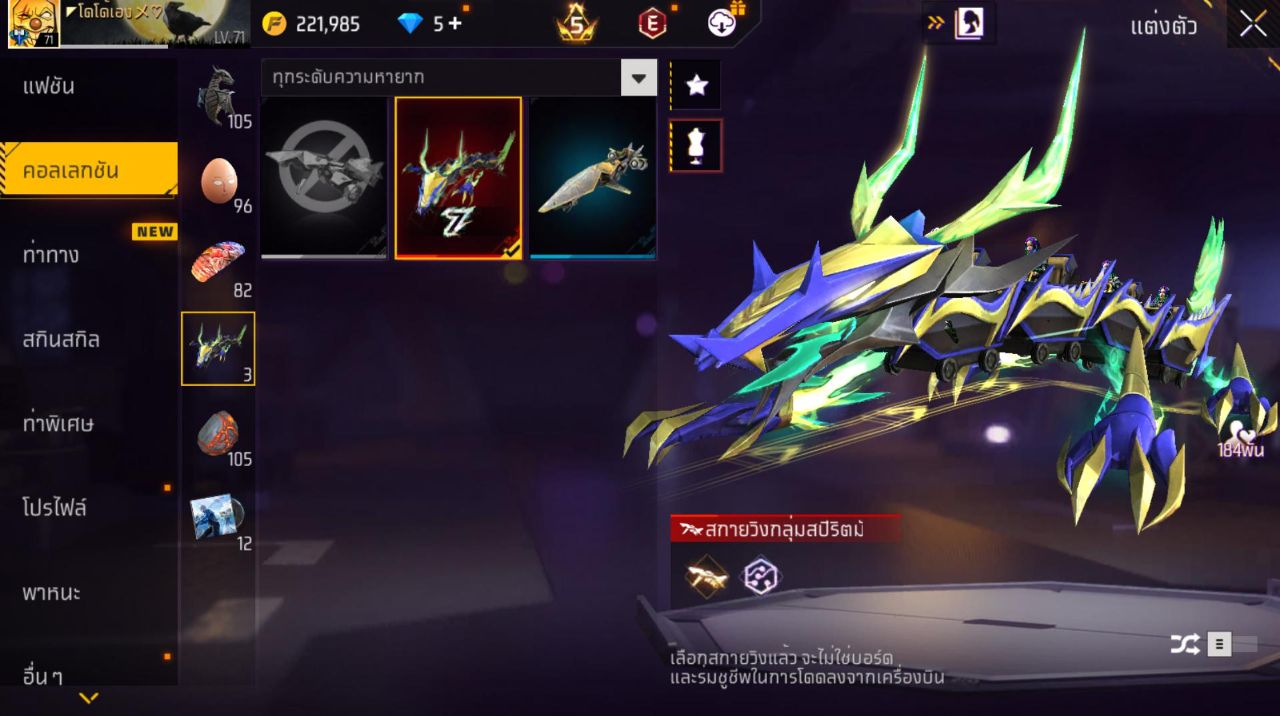Expand more categories with the down arrow

(89, 698)
